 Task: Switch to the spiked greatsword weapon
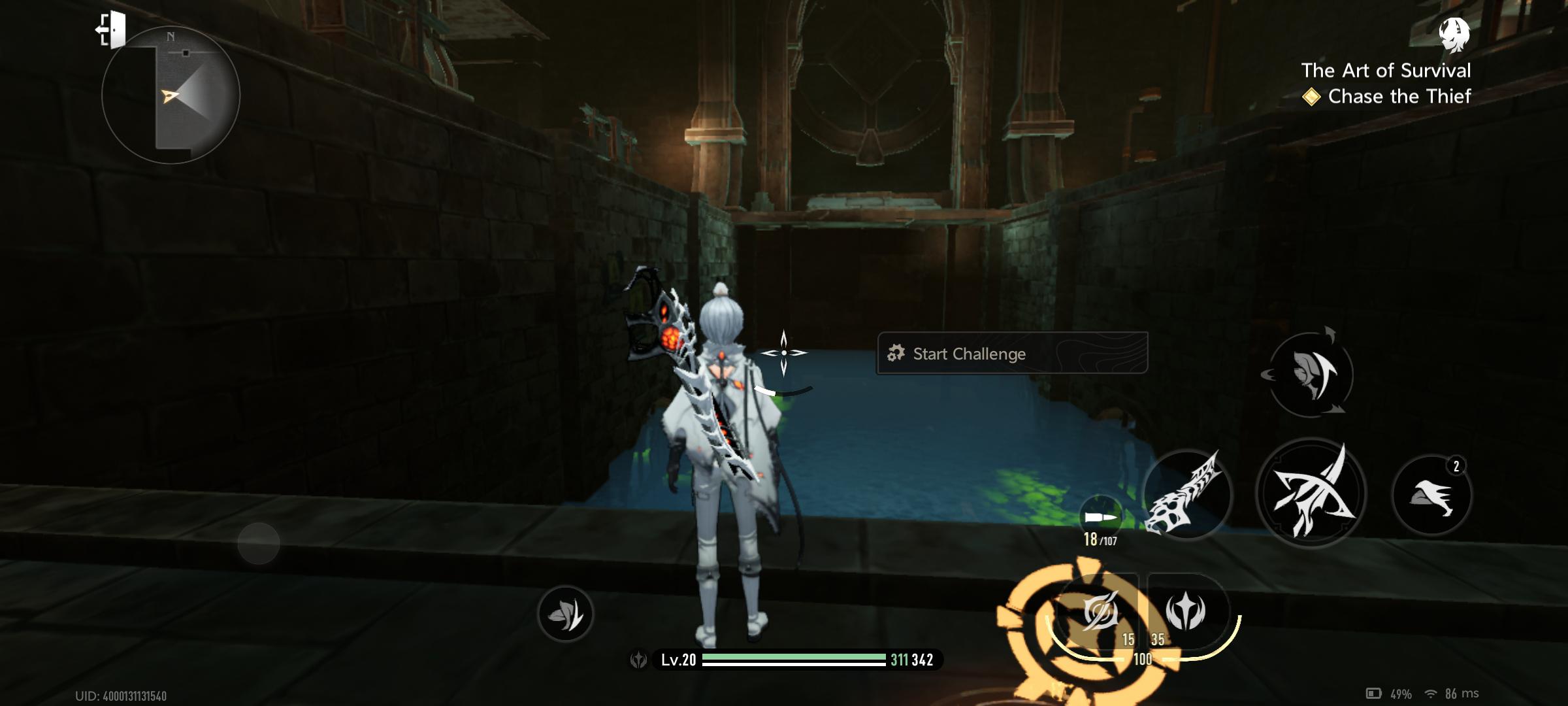[1186, 495]
